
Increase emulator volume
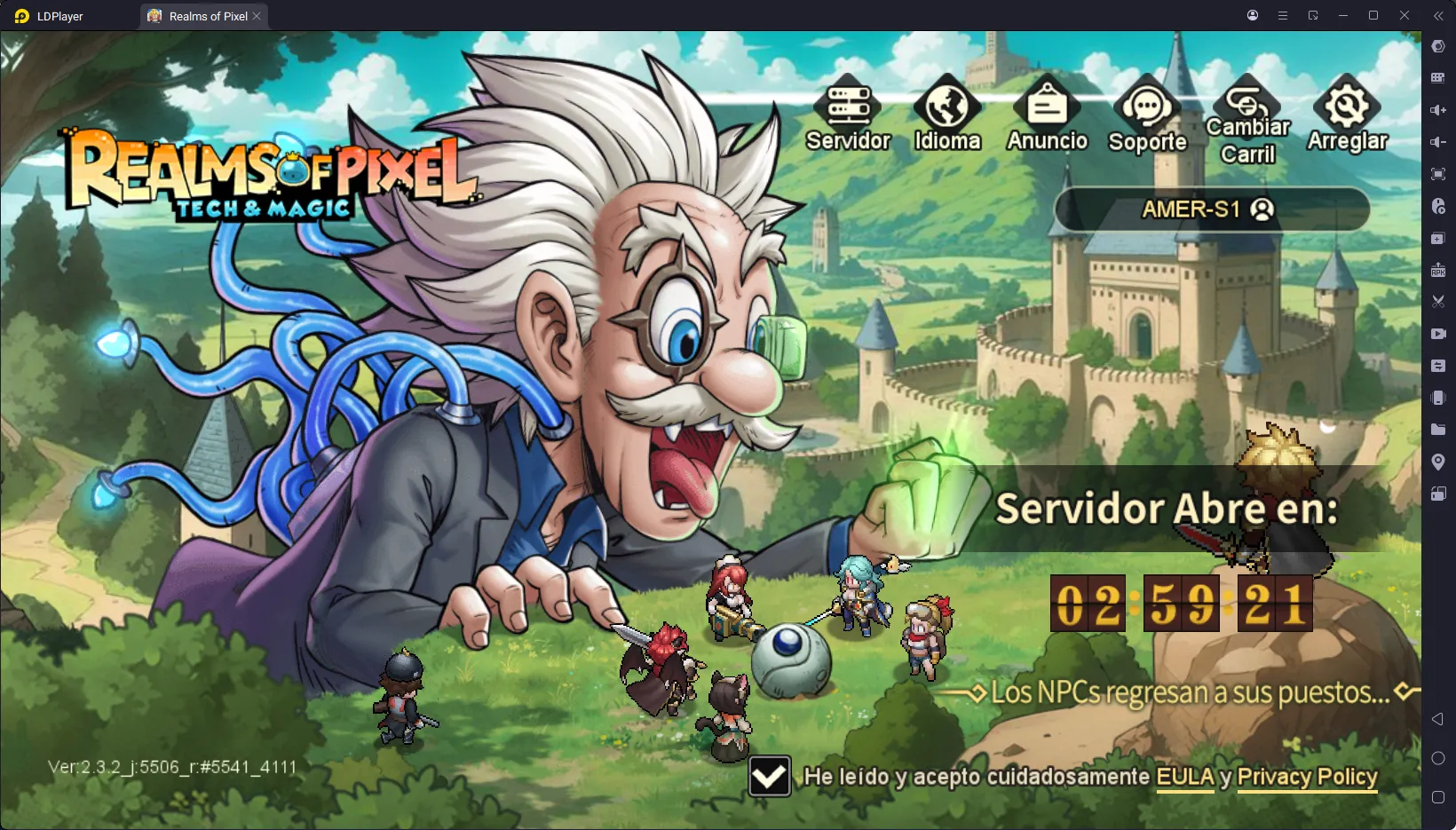click(x=1438, y=110)
